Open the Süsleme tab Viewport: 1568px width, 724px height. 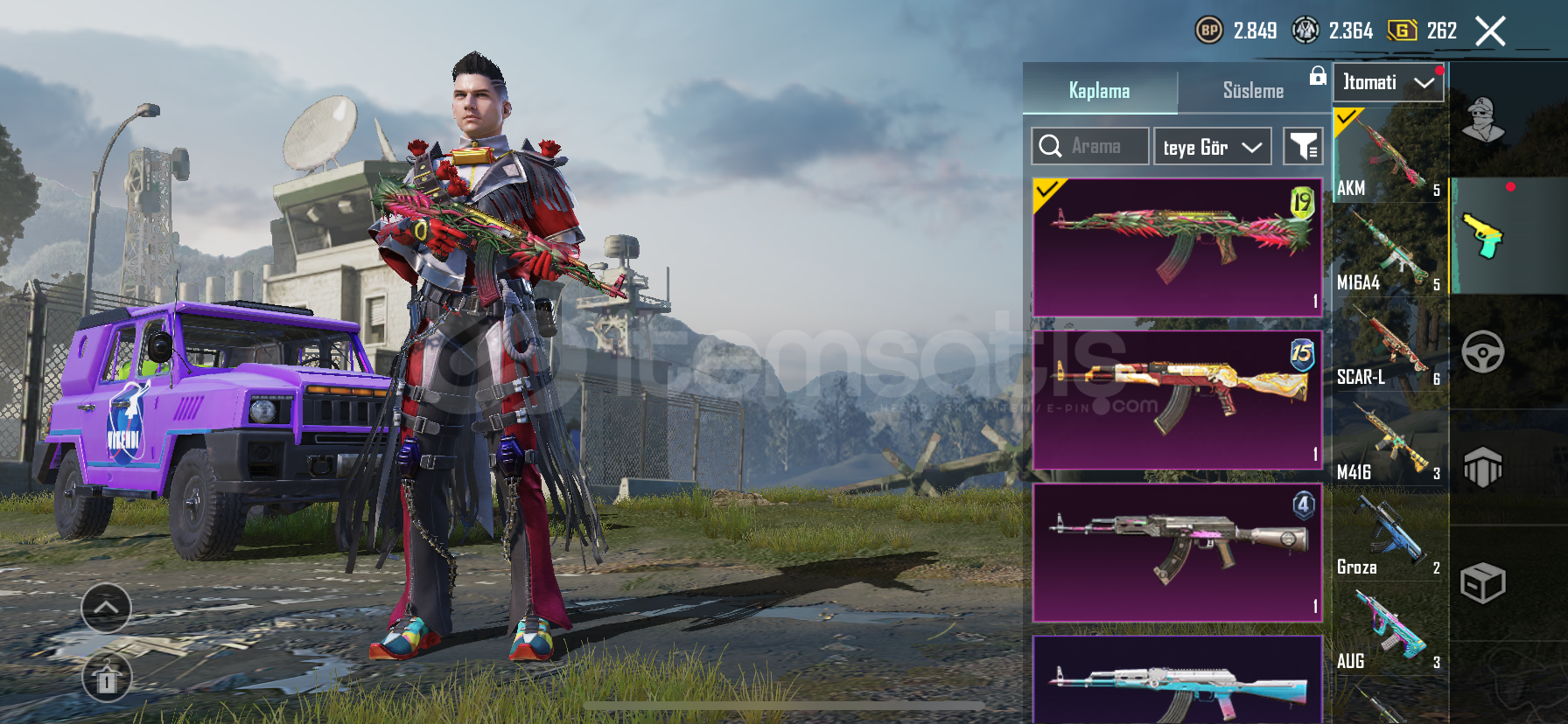pos(1253,90)
